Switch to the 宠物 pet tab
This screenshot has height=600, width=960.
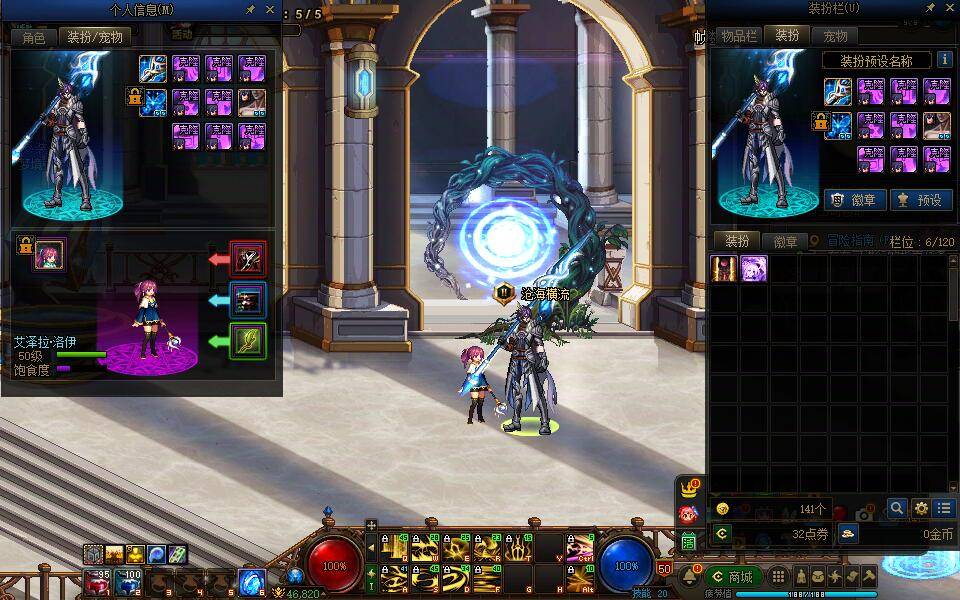tap(835, 36)
